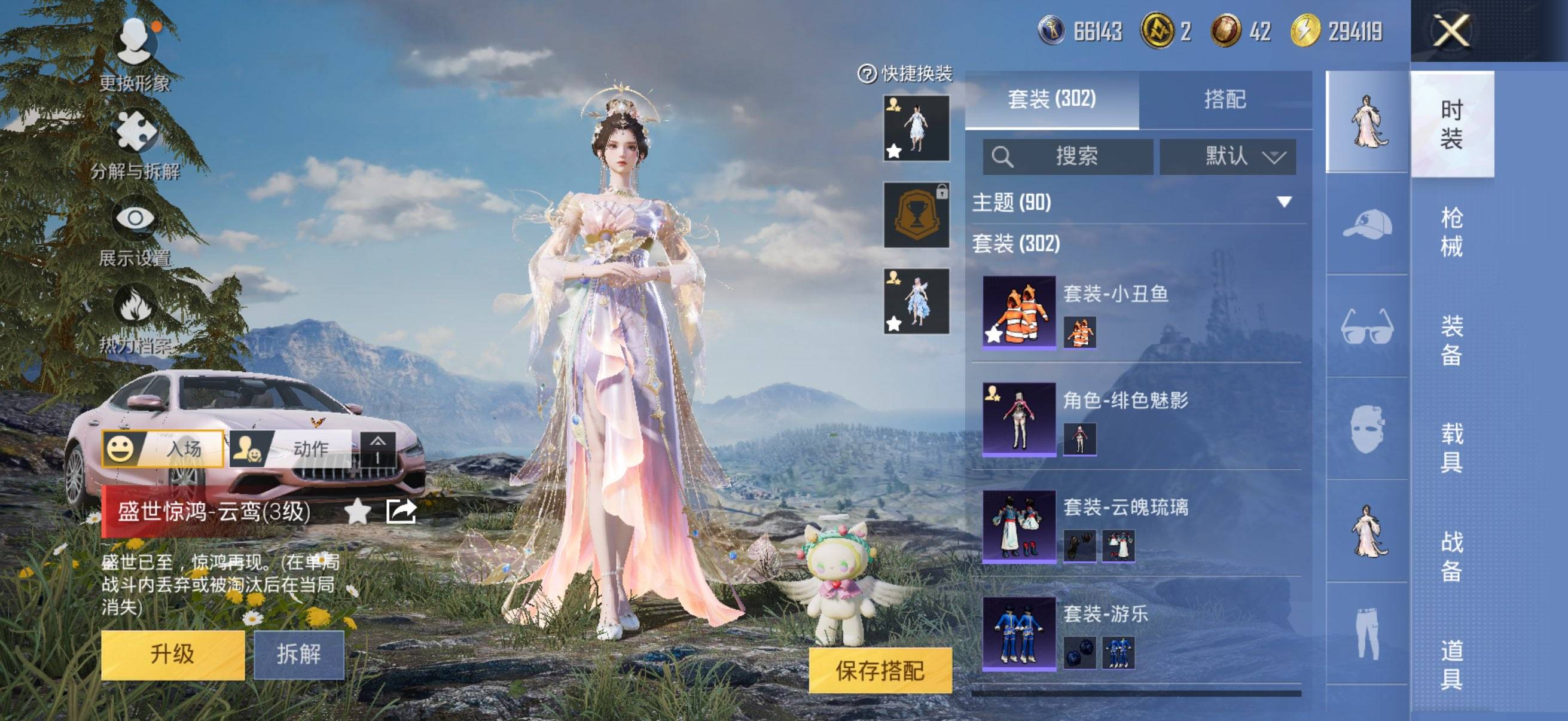
Task: Expand the 主题 (90) section
Action: [x=1132, y=203]
